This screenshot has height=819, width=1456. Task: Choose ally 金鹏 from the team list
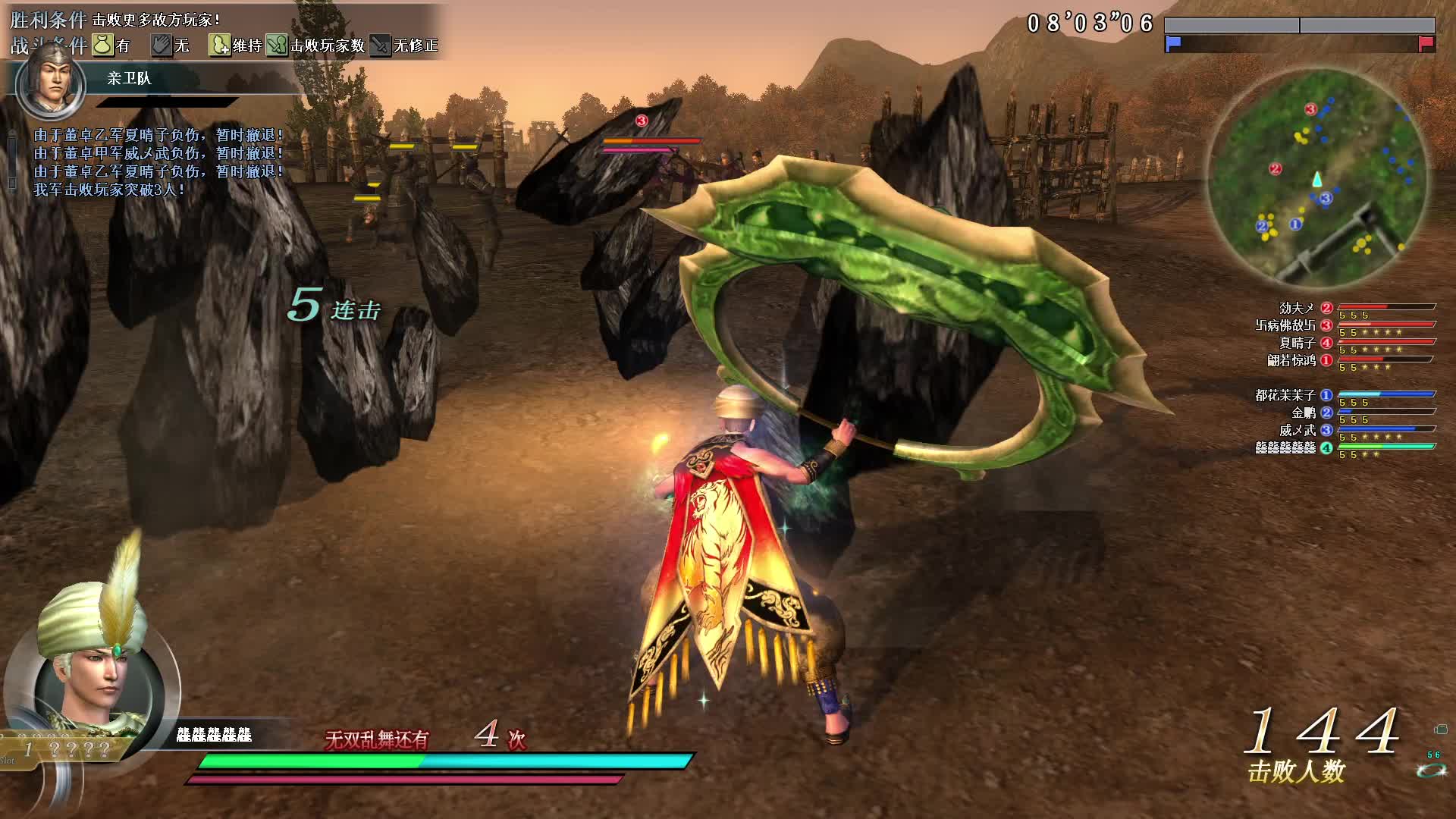(1304, 413)
